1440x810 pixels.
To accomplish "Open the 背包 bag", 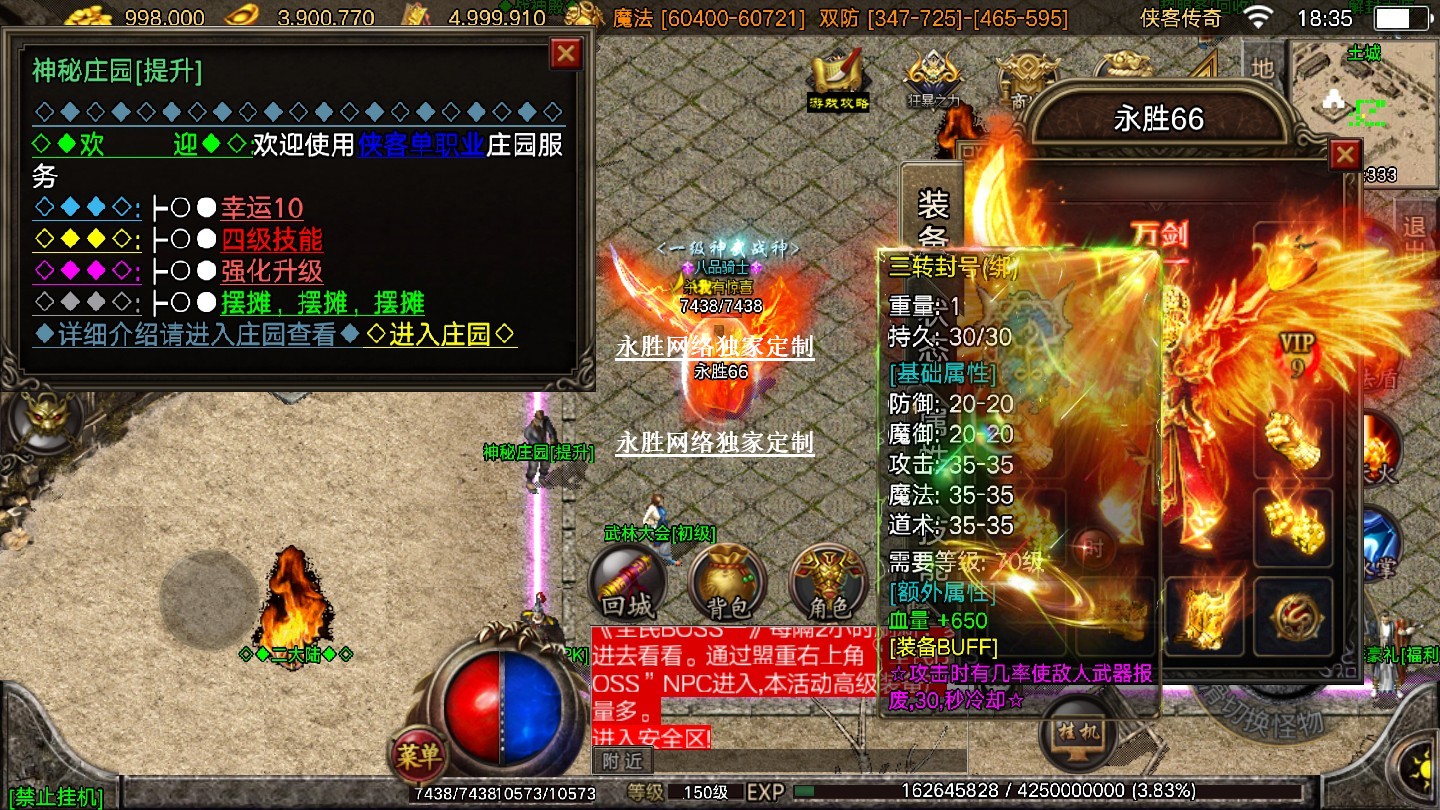I will 727,582.
